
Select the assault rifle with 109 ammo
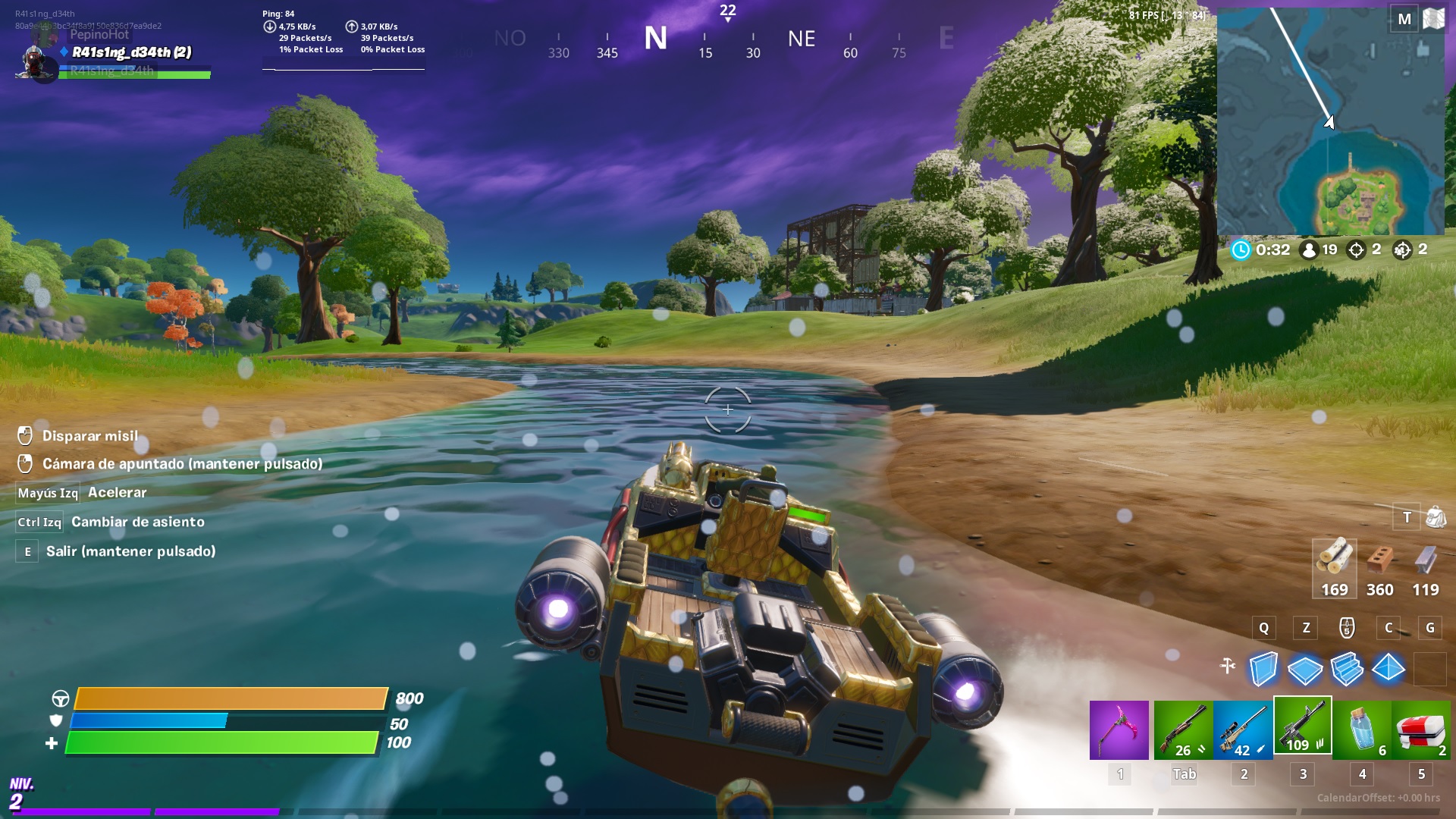(1302, 726)
